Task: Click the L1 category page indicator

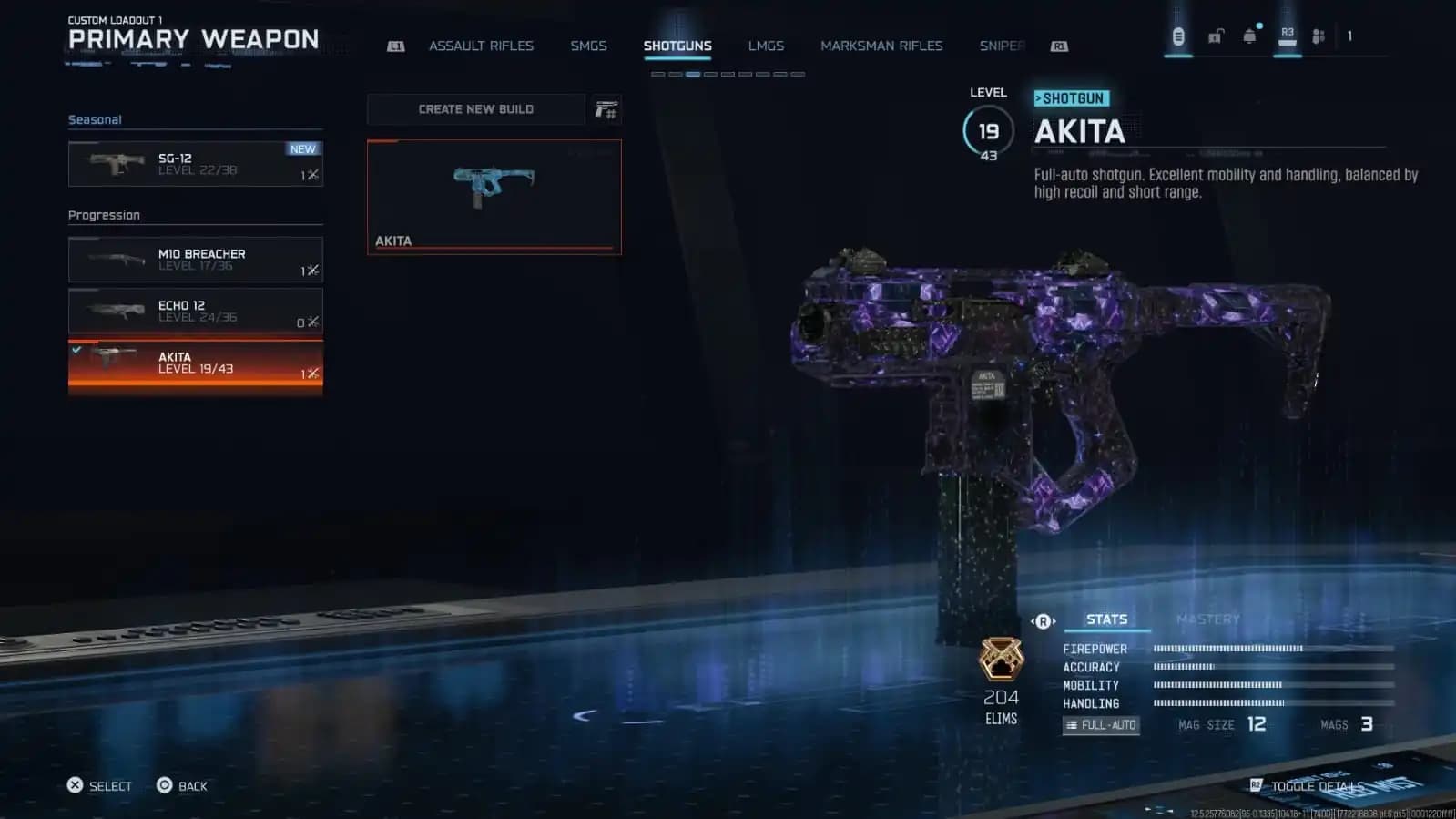Action: click(395, 46)
